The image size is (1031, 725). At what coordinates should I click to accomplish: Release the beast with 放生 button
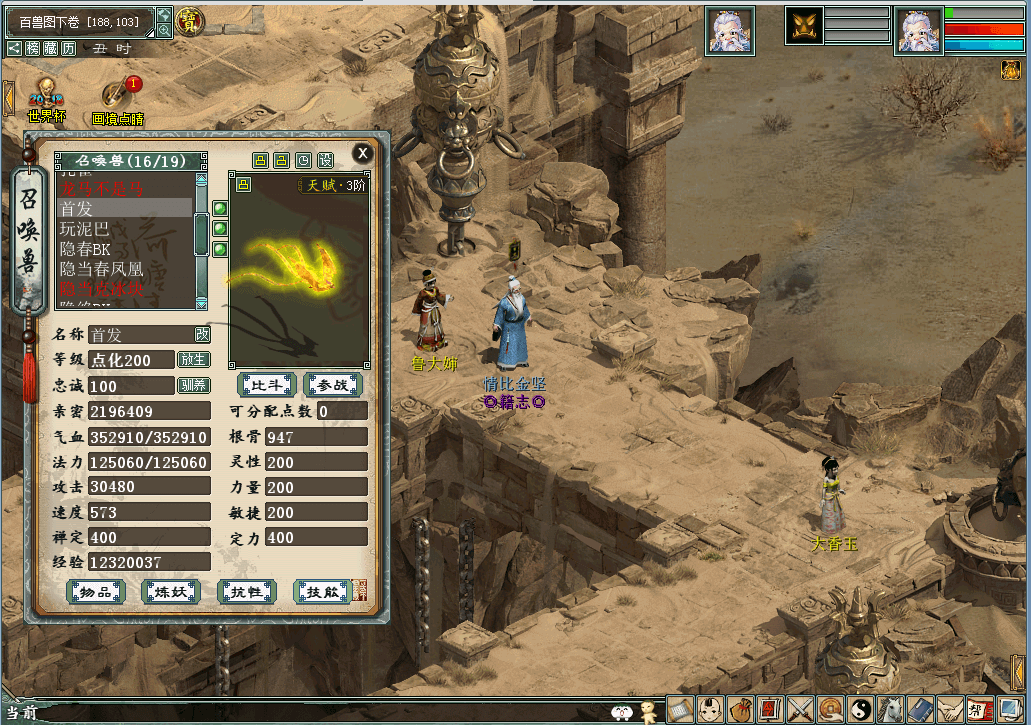(193, 359)
